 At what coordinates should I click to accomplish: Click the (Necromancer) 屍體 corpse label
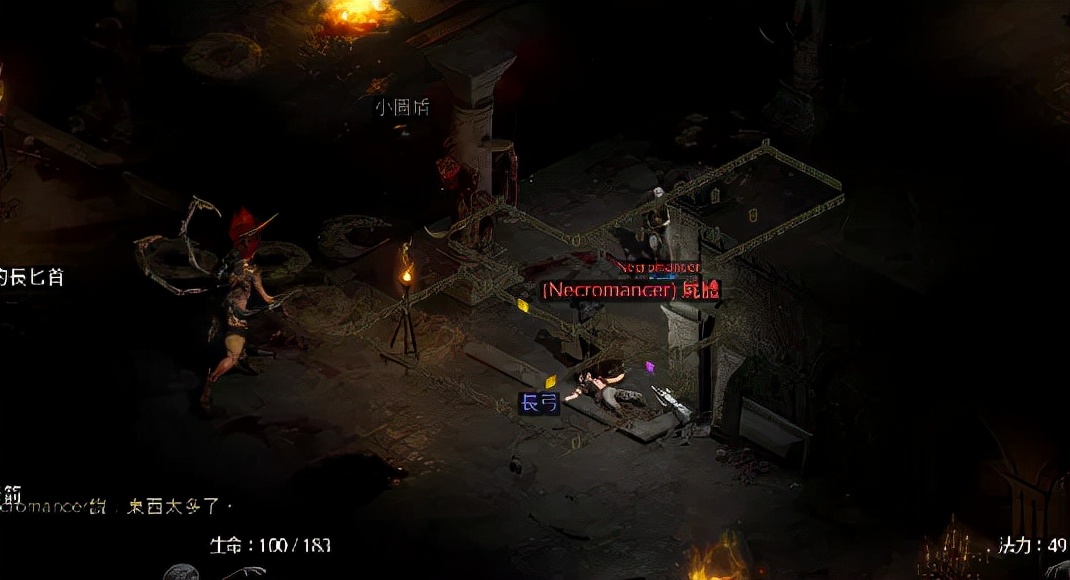630,290
